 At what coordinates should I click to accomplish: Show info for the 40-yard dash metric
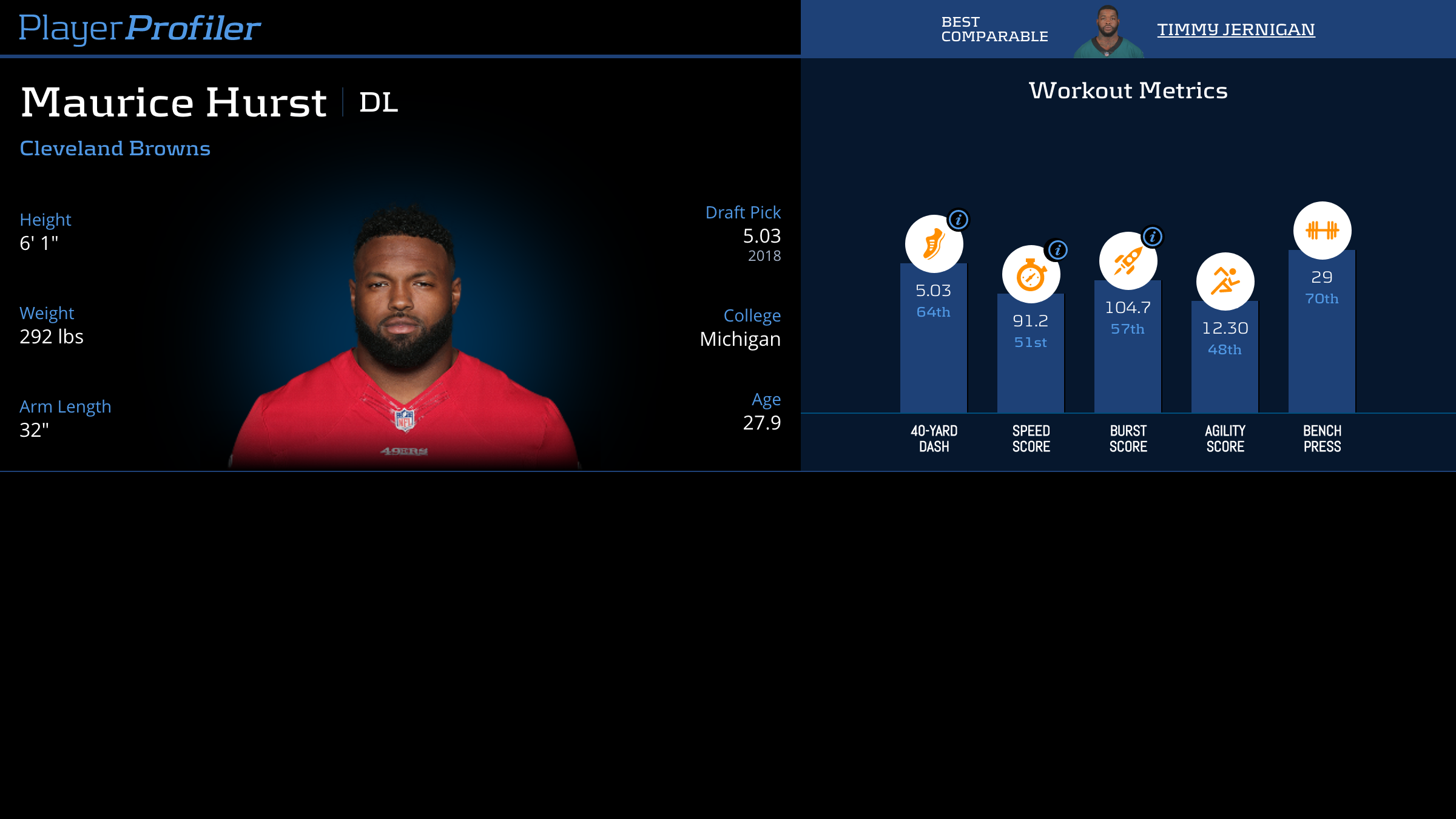(959, 220)
